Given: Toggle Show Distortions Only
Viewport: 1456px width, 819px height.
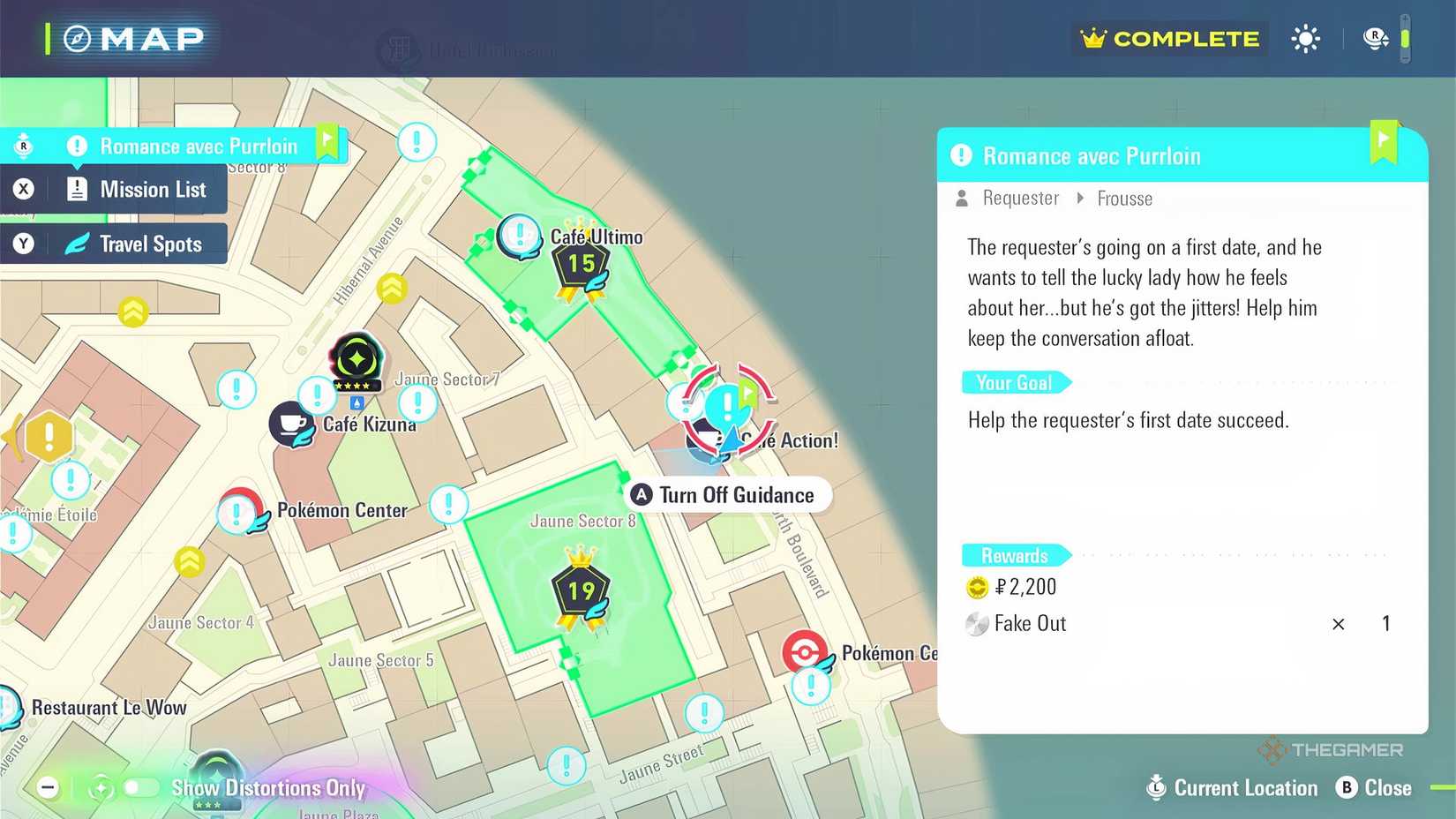Looking at the screenshot, I should point(141,788).
